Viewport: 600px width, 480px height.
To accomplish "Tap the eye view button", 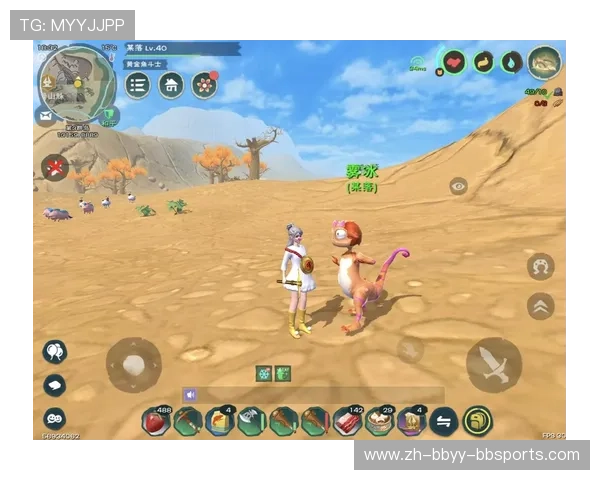I will (458, 185).
